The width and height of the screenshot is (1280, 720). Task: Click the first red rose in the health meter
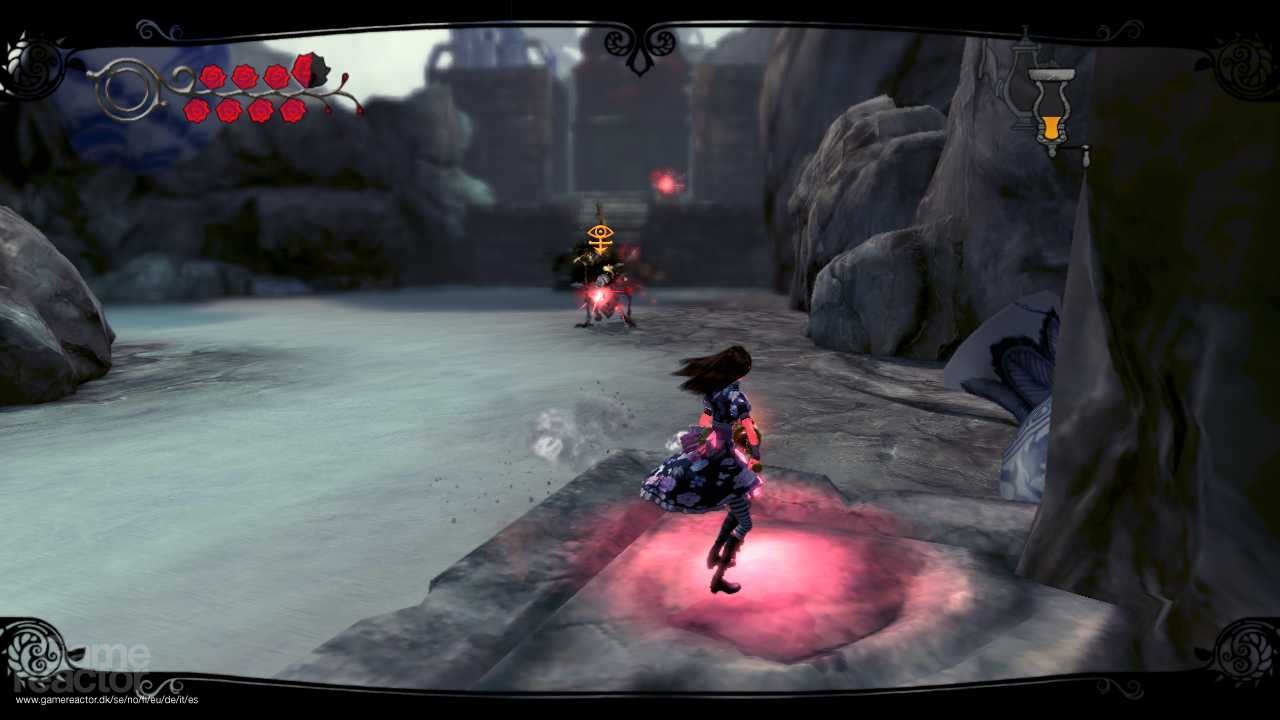pyautogui.click(x=212, y=76)
